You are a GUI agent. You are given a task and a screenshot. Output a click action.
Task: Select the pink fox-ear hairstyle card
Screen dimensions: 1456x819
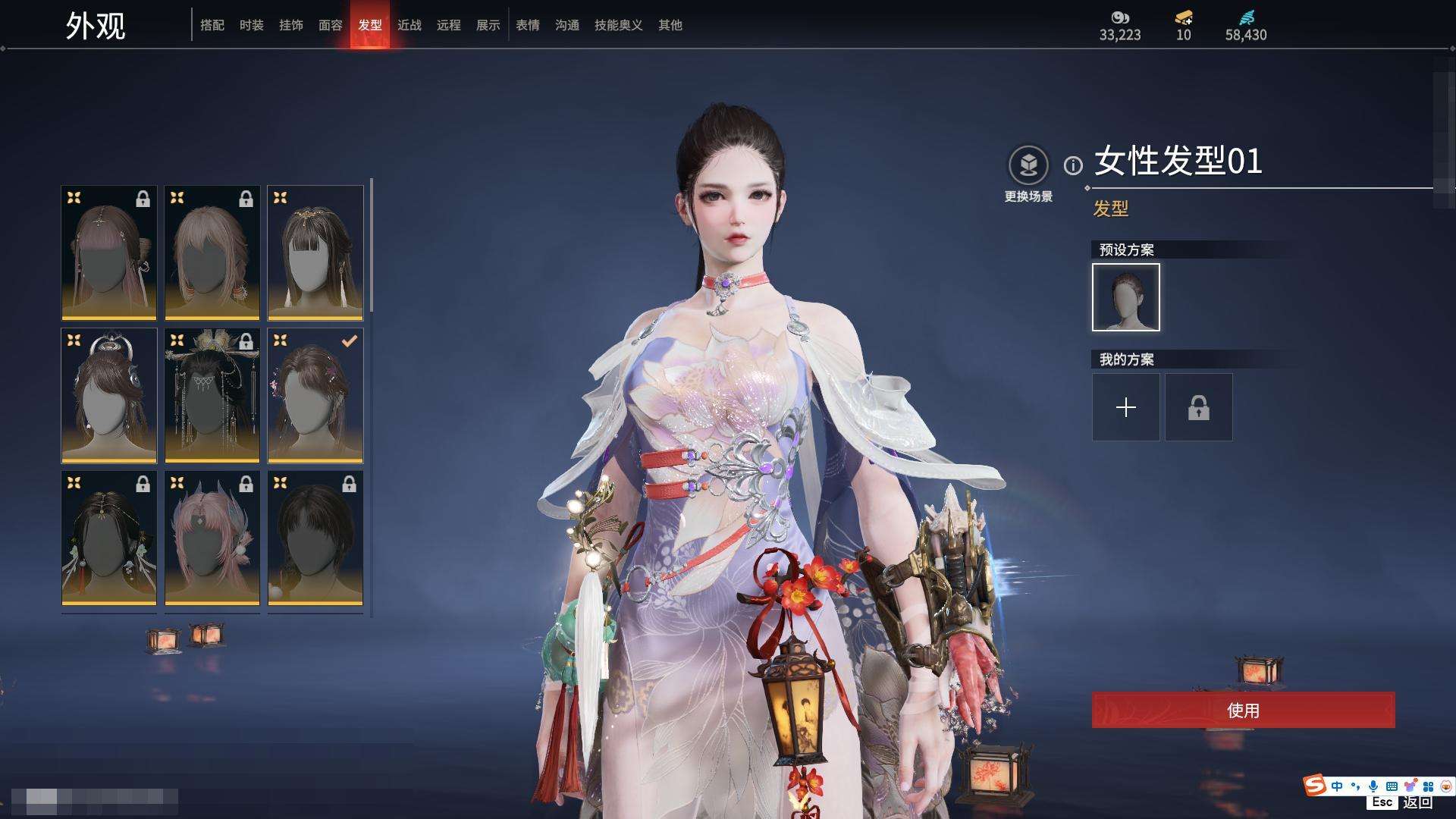pyautogui.click(x=212, y=538)
